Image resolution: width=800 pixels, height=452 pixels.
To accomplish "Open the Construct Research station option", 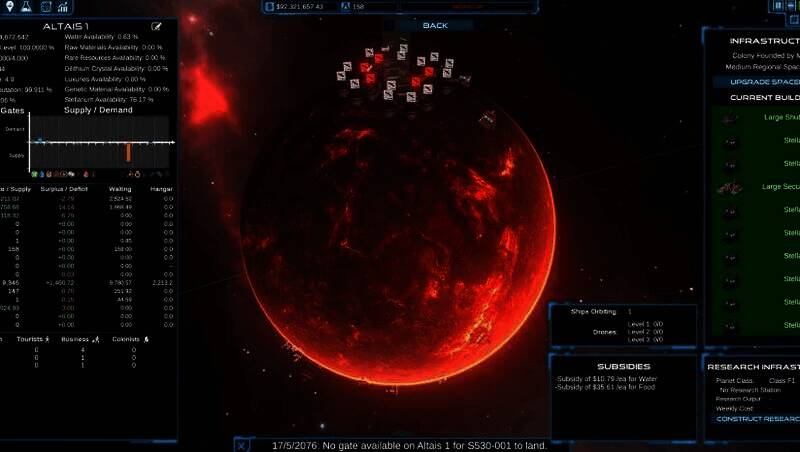I will 757,419.
